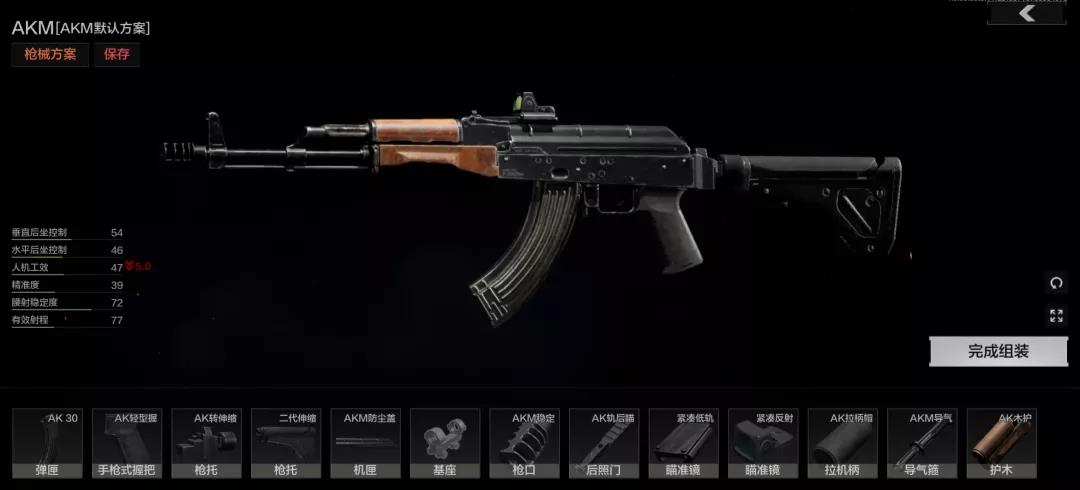Select the AK转伸缩 stock adapter slot

[x=206, y=443]
